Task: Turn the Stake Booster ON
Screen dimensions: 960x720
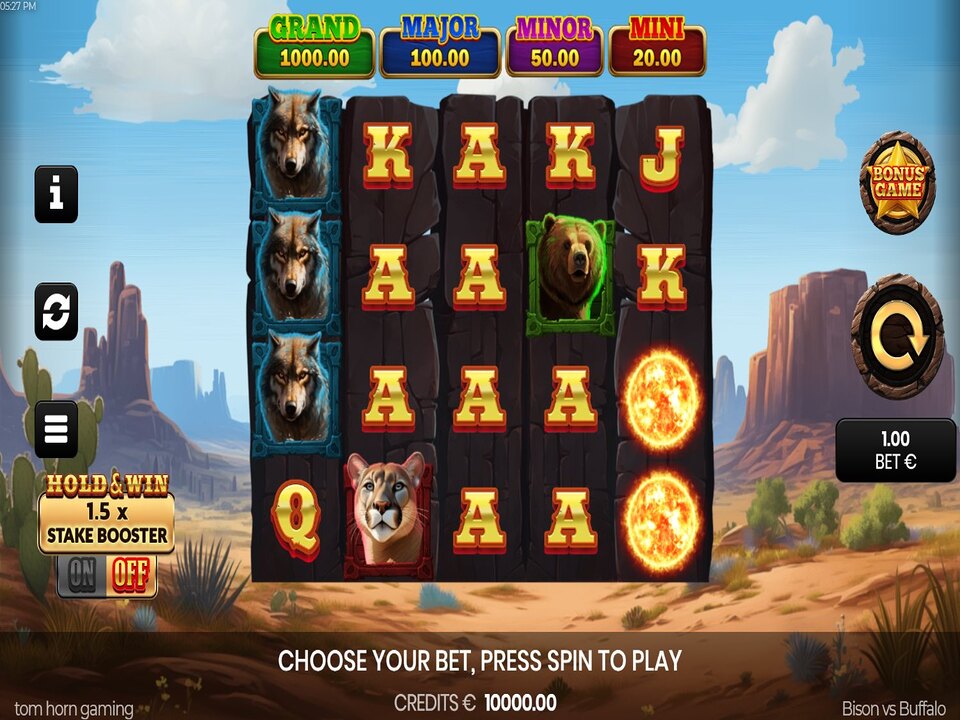Action: pyautogui.click(x=82, y=576)
